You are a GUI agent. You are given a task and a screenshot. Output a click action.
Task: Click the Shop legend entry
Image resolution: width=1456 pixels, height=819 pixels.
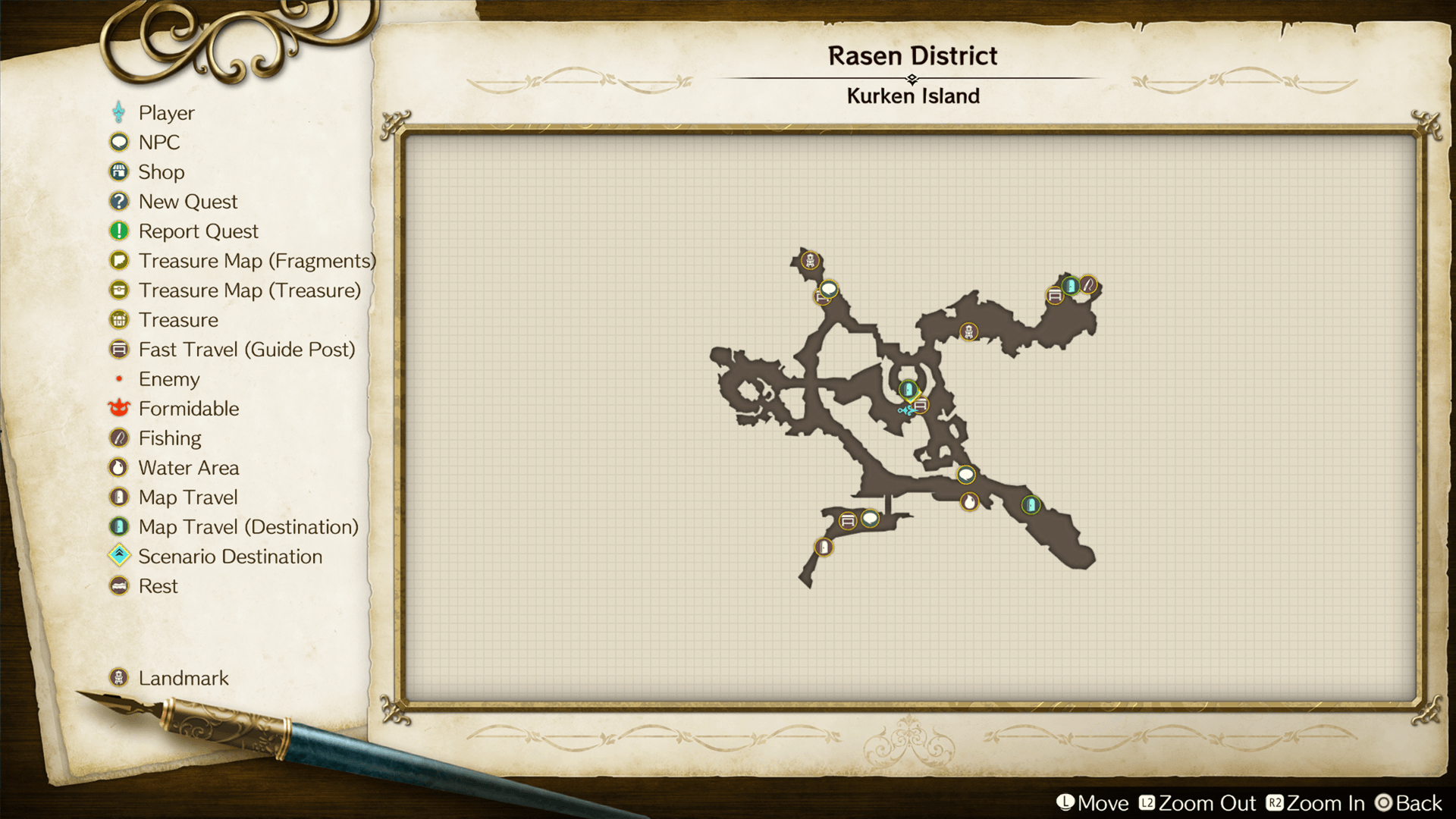[161, 172]
